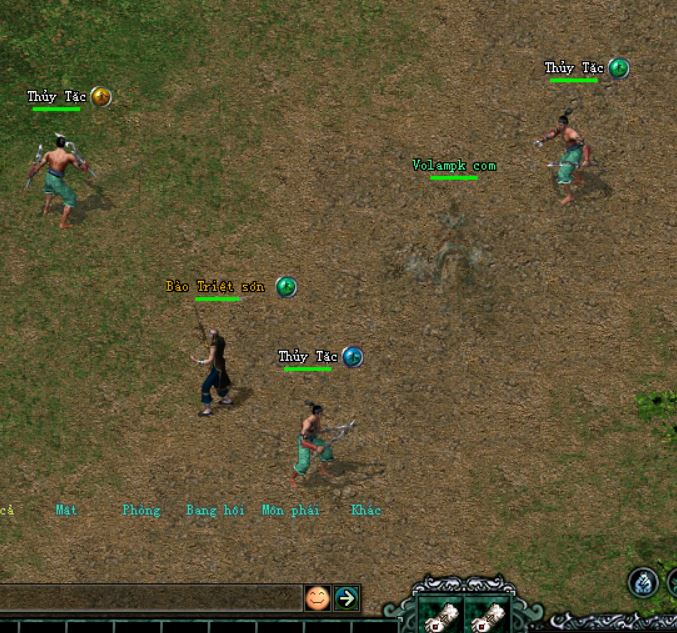The image size is (677, 633).
Task: Switch to the Môn phái chat channel
Action: pos(291,510)
